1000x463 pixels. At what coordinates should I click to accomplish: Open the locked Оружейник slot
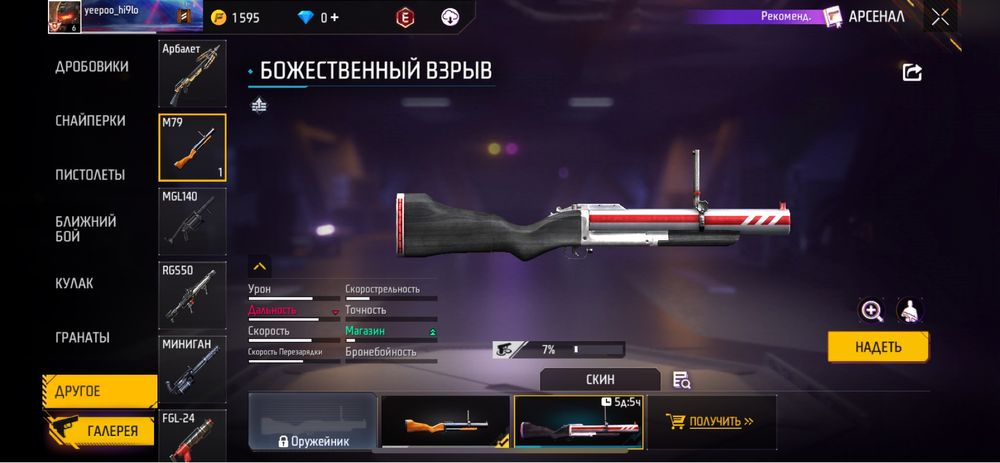point(312,422)
